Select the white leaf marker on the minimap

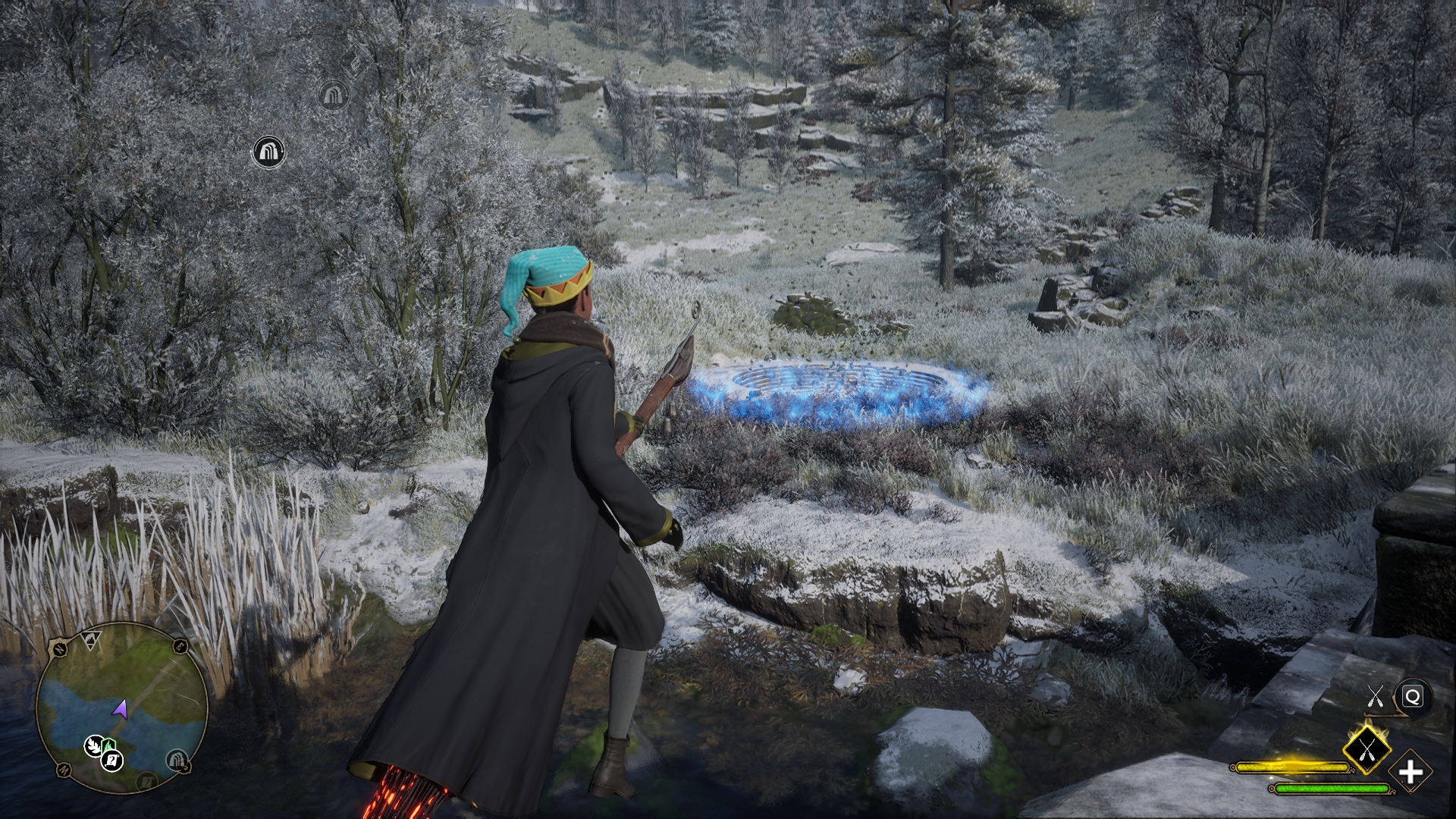click(94, 745)
